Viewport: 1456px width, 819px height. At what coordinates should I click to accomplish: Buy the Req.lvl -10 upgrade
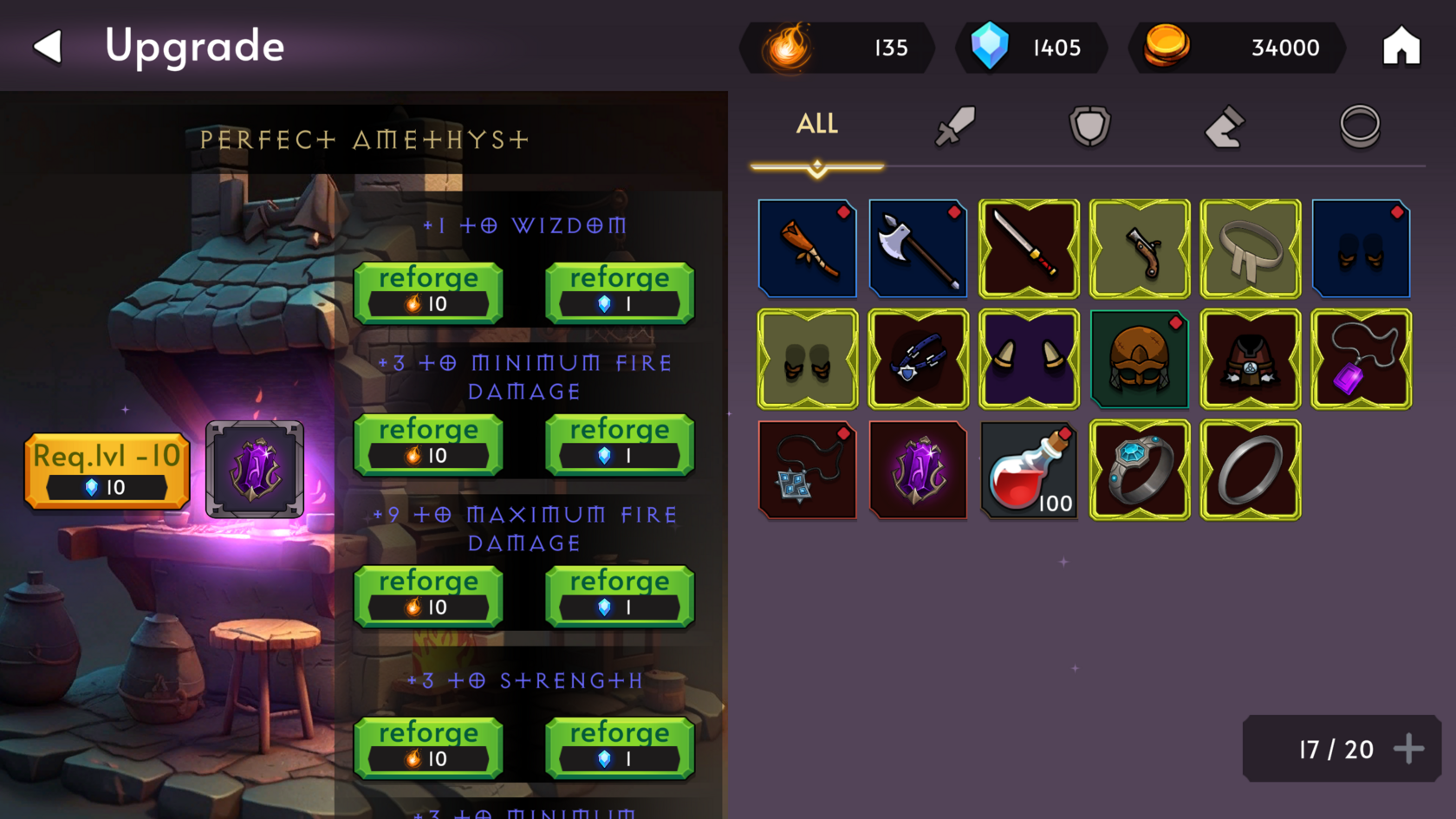[x=107, y=471]
